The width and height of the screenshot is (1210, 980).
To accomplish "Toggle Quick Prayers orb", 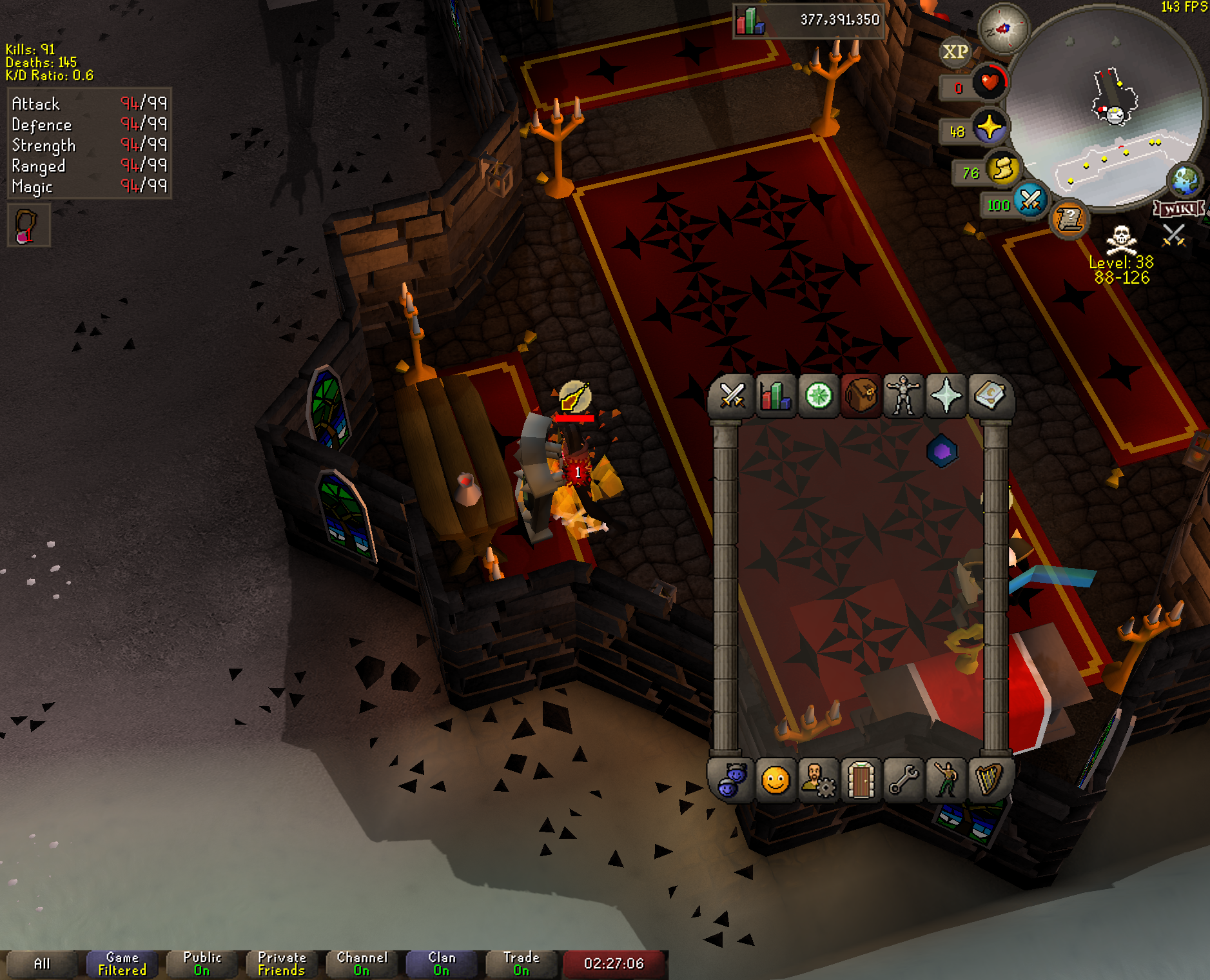I will [990, 126].
